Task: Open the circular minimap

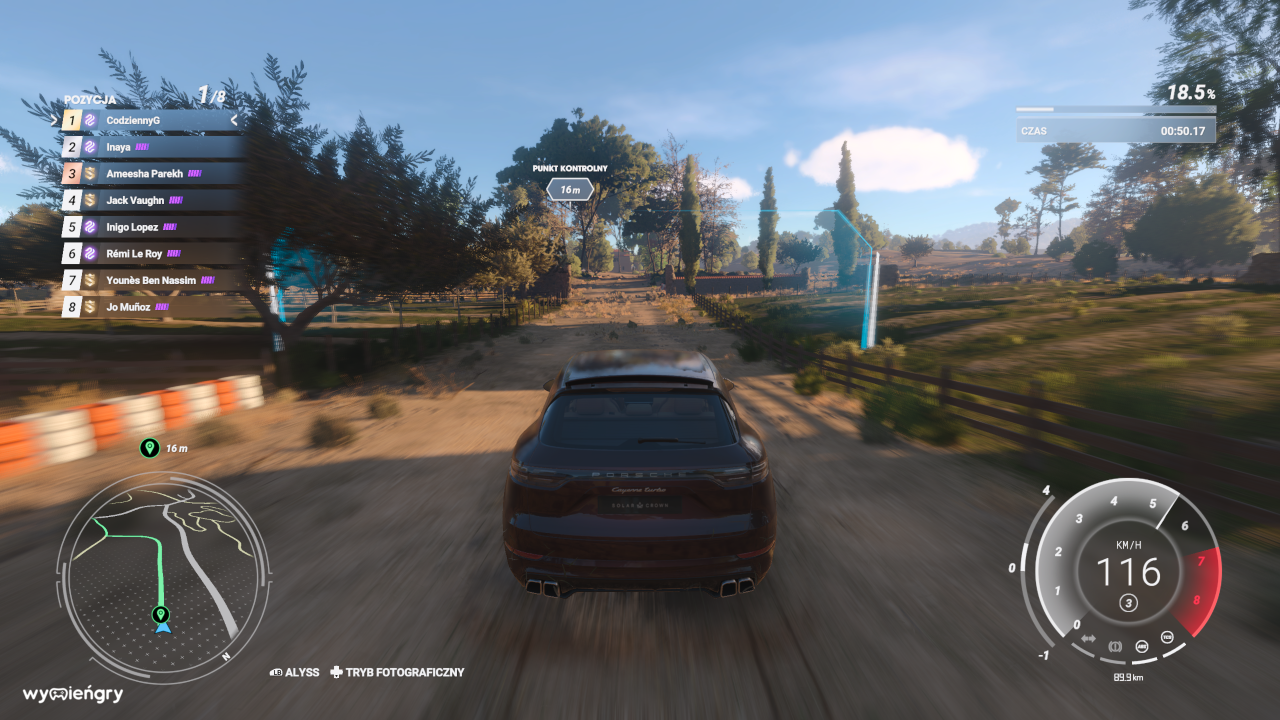Action: tap(163, 577)
